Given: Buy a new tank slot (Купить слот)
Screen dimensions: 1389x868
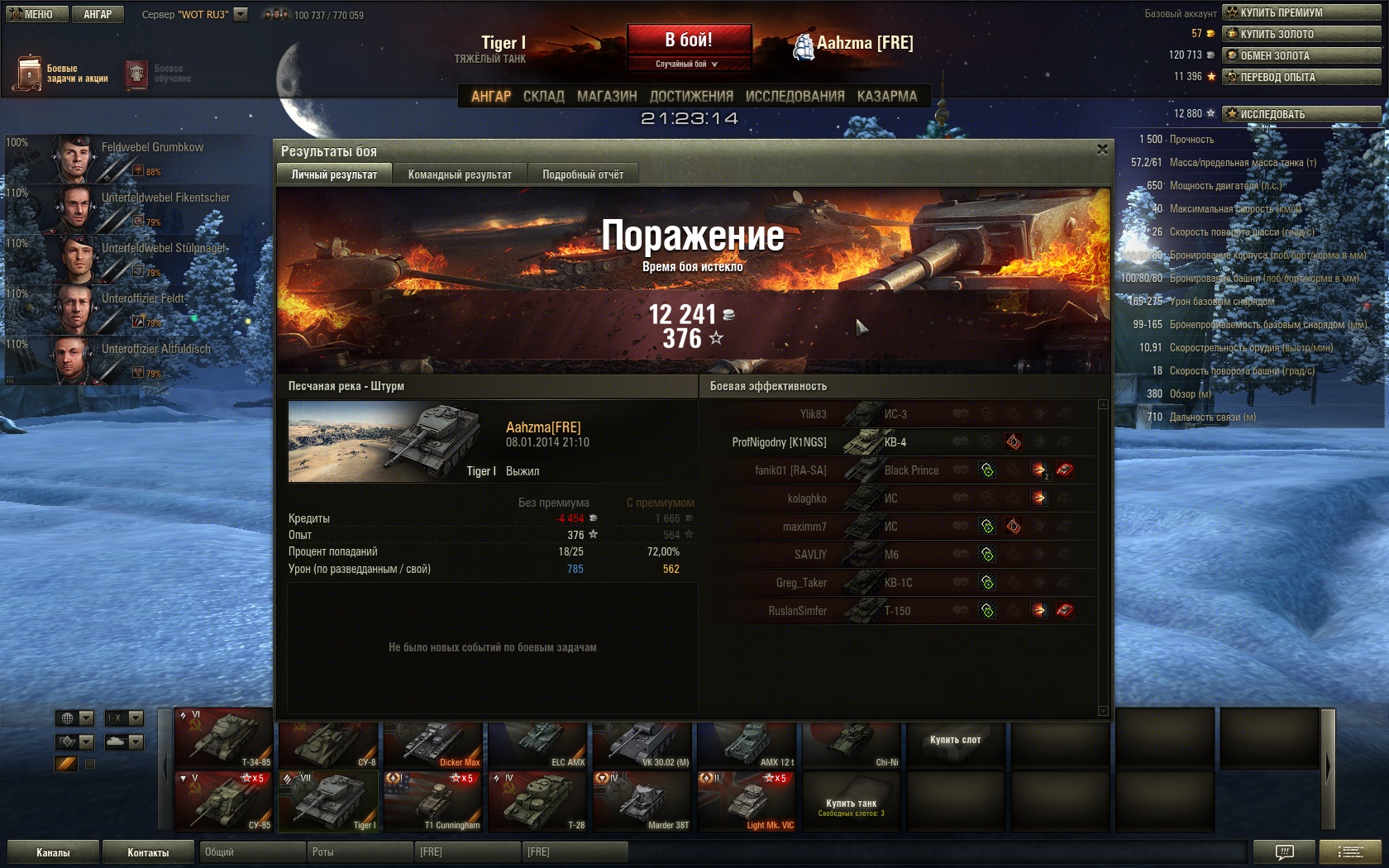Looking at the screenshot, I should coord(955,741).
